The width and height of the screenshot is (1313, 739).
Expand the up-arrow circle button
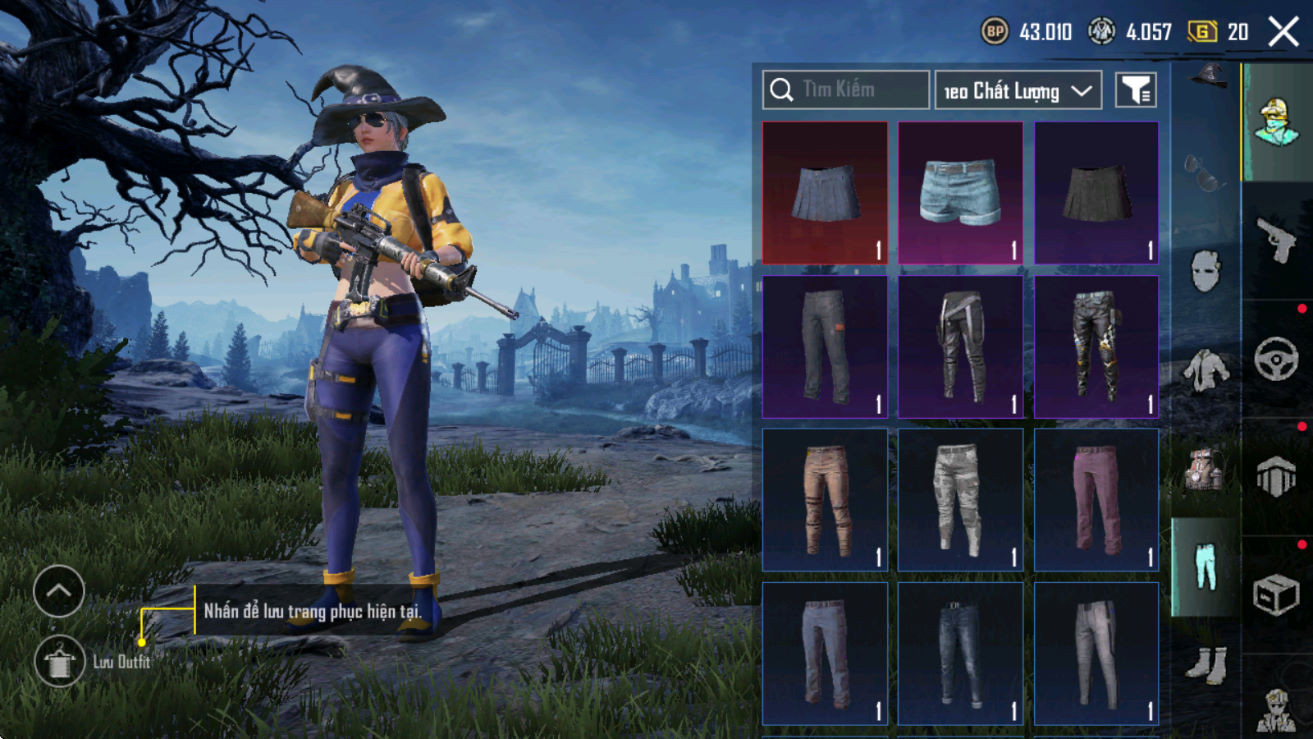point(59,592)
